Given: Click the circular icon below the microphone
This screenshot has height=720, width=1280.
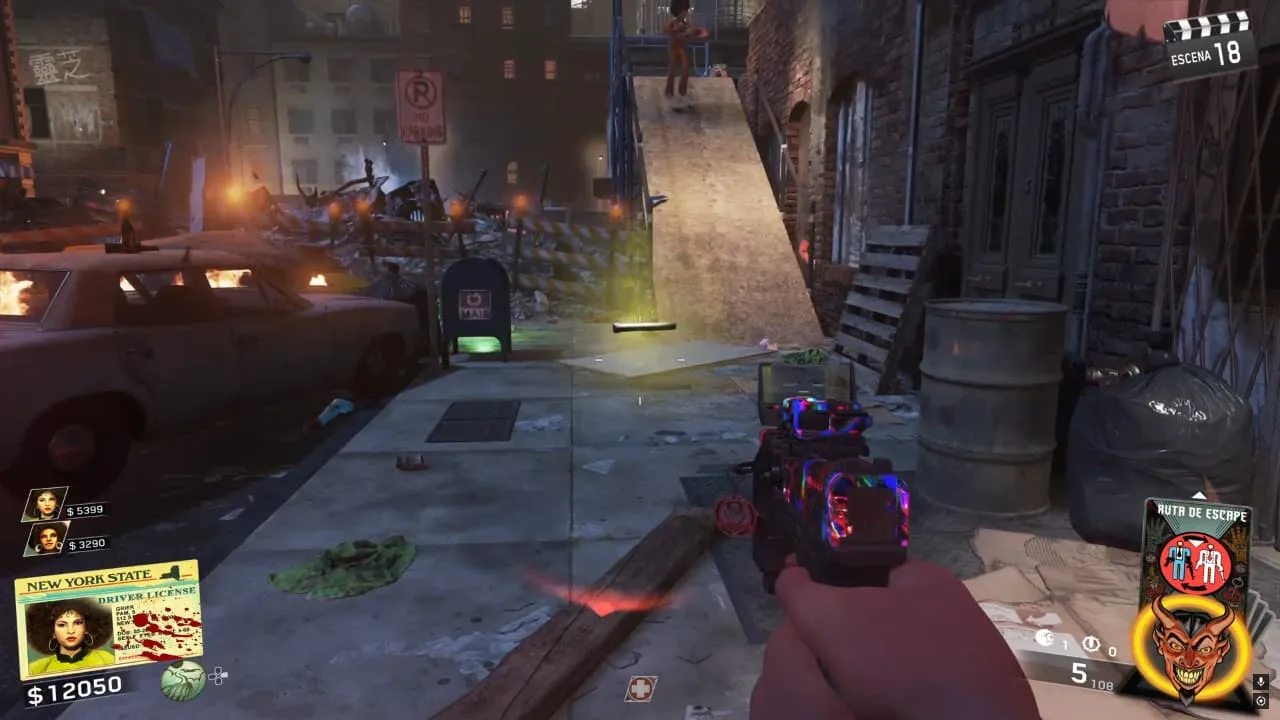Looking at the screenshot, I should [1261, 701].
